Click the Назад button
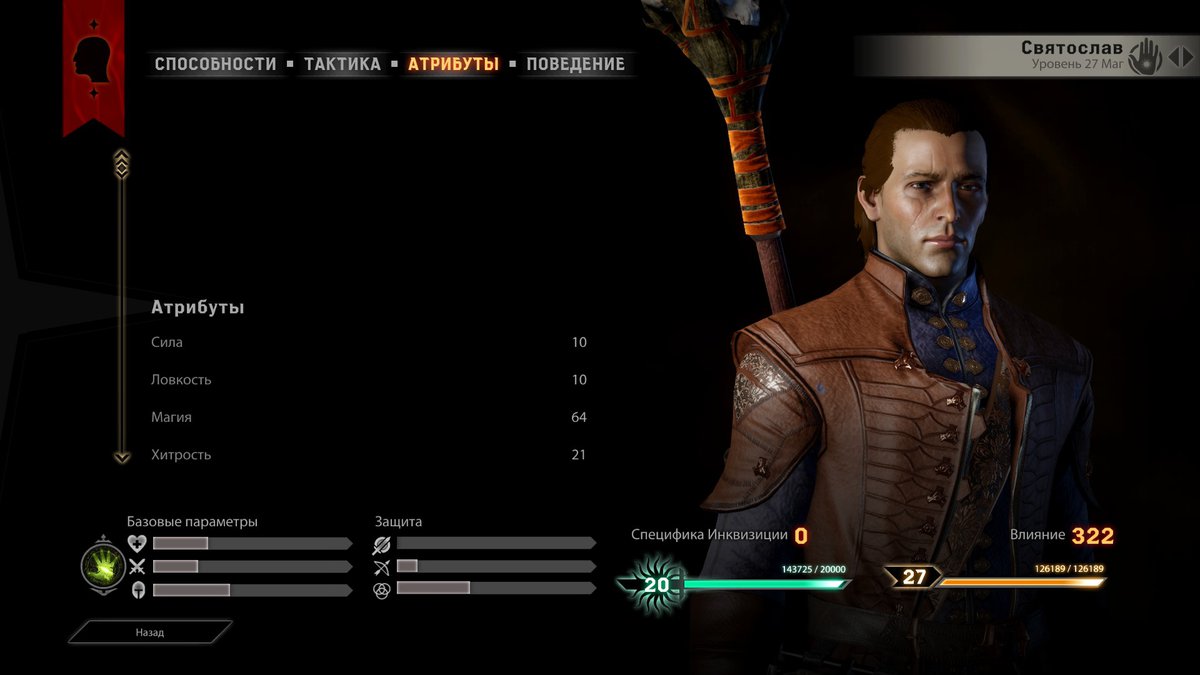The image size is (1200, 675). tap(150, 632)
